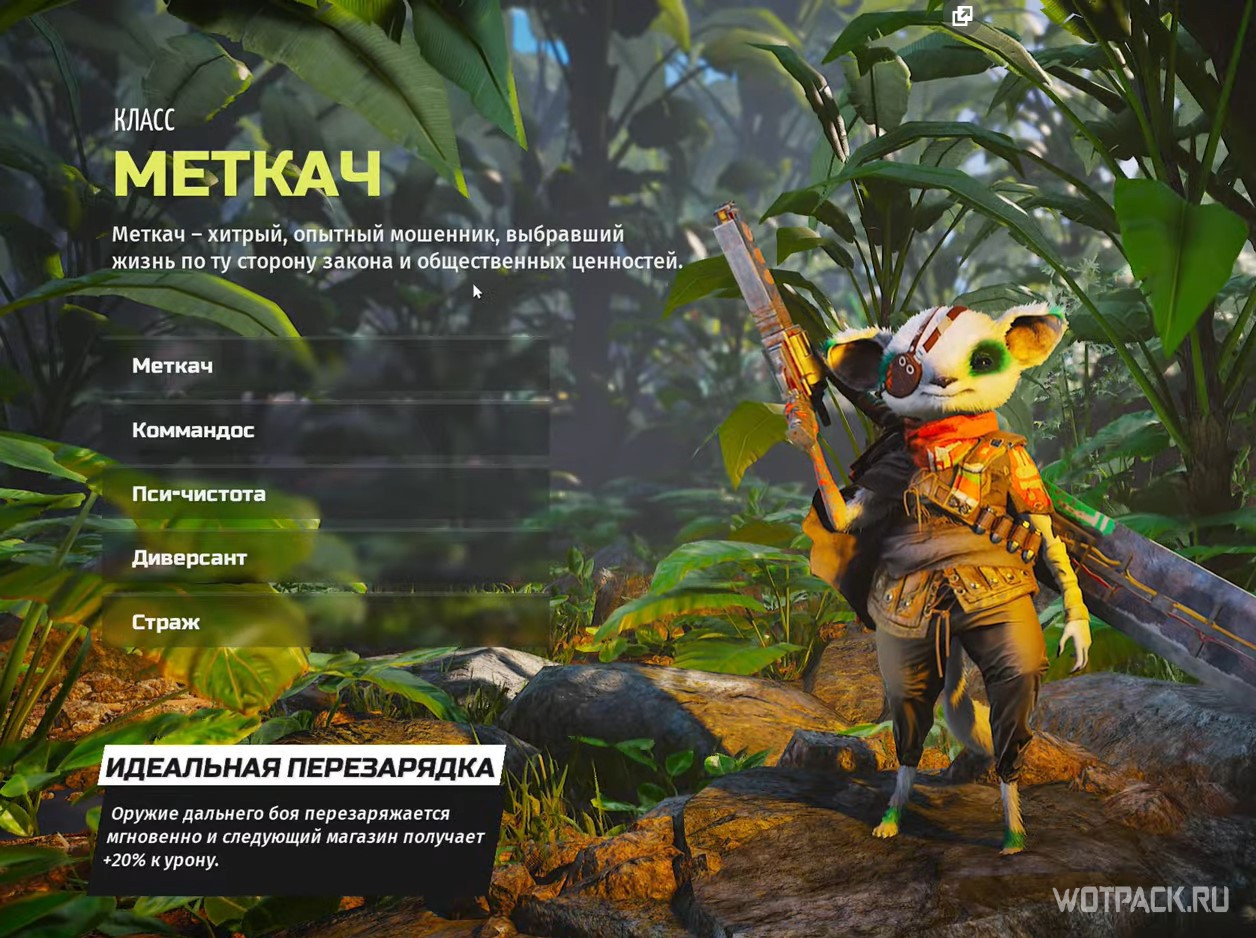Select the Диверсант class option
This screenshot has width=1256, height=938.
189,558
